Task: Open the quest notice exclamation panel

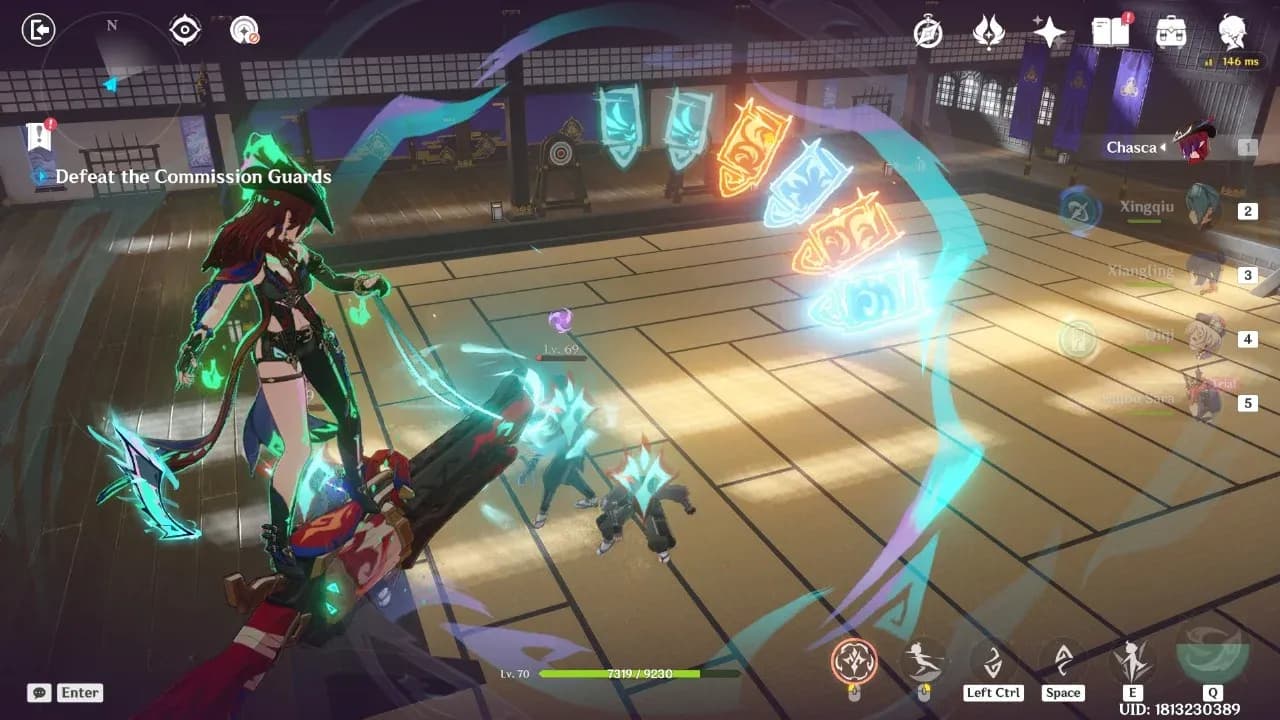Action: pos(38,132)
